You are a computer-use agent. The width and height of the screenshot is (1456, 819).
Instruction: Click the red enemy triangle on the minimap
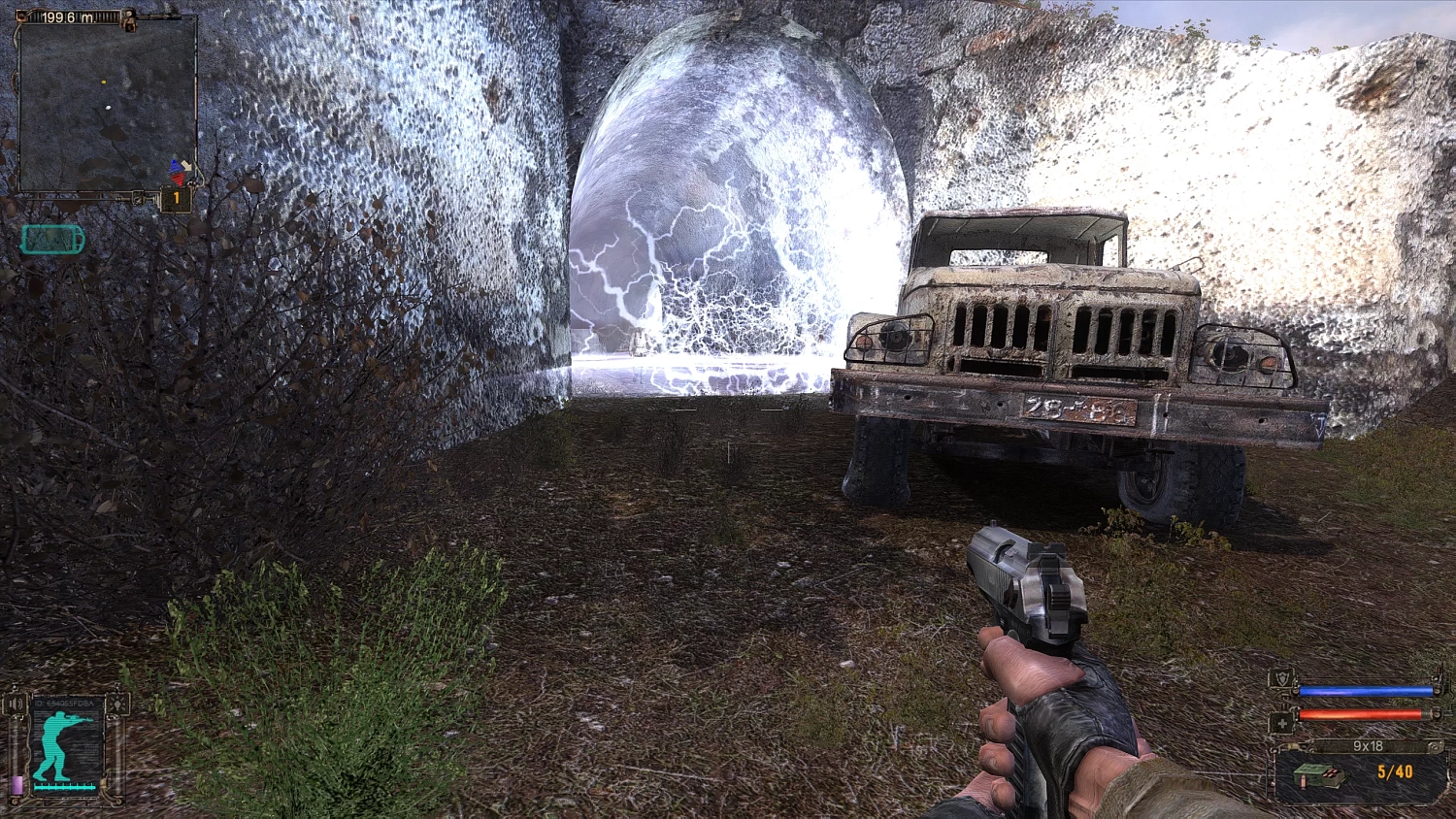(x=178, y=178)
